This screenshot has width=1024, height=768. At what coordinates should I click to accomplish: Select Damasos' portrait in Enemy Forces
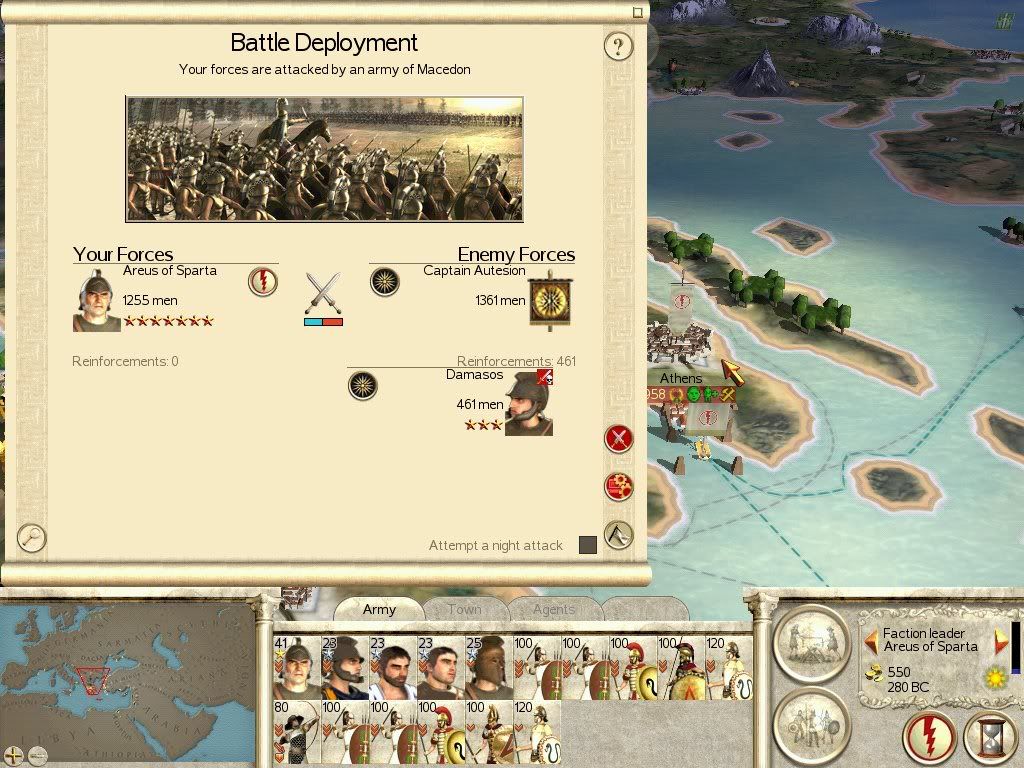pyautogui.click(x=528, y=404)
